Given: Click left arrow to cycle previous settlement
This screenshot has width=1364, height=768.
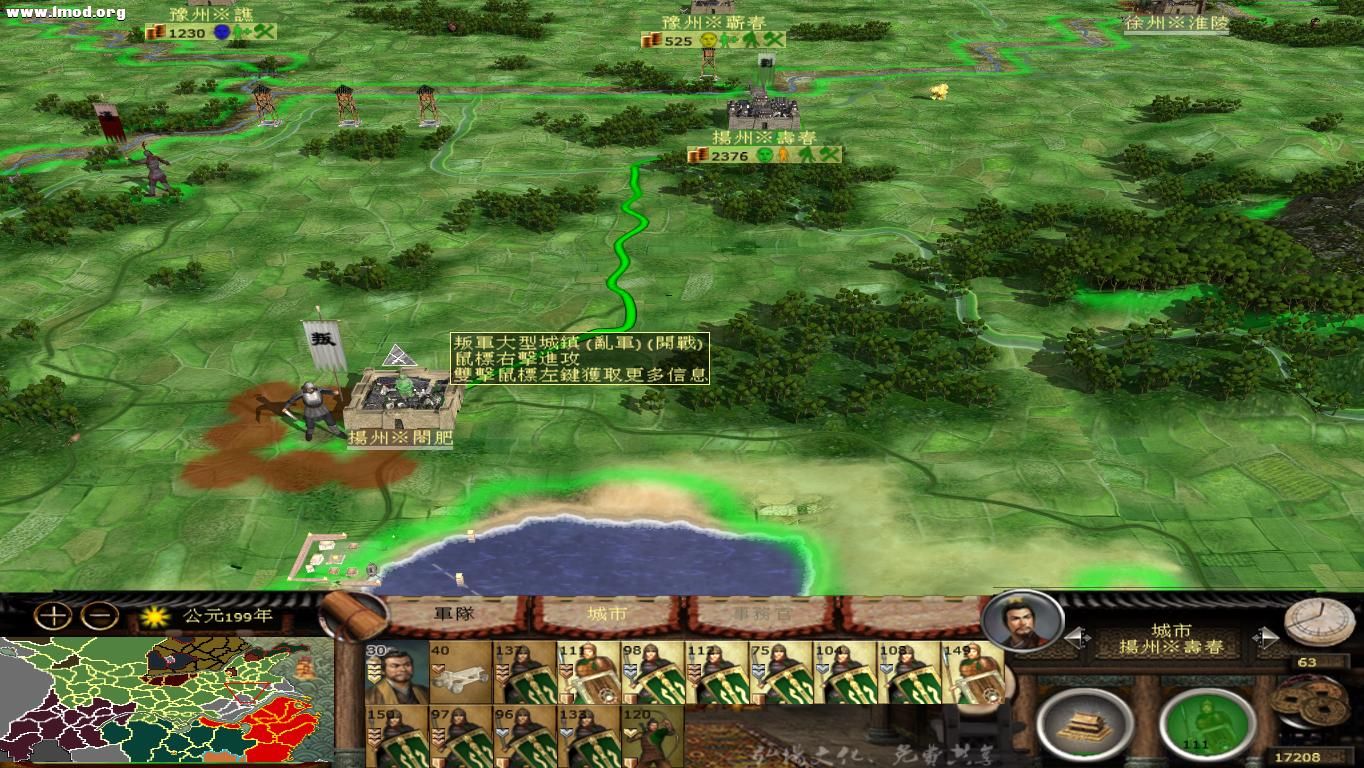Looking at the screenshot, I should pos(1077,635).
